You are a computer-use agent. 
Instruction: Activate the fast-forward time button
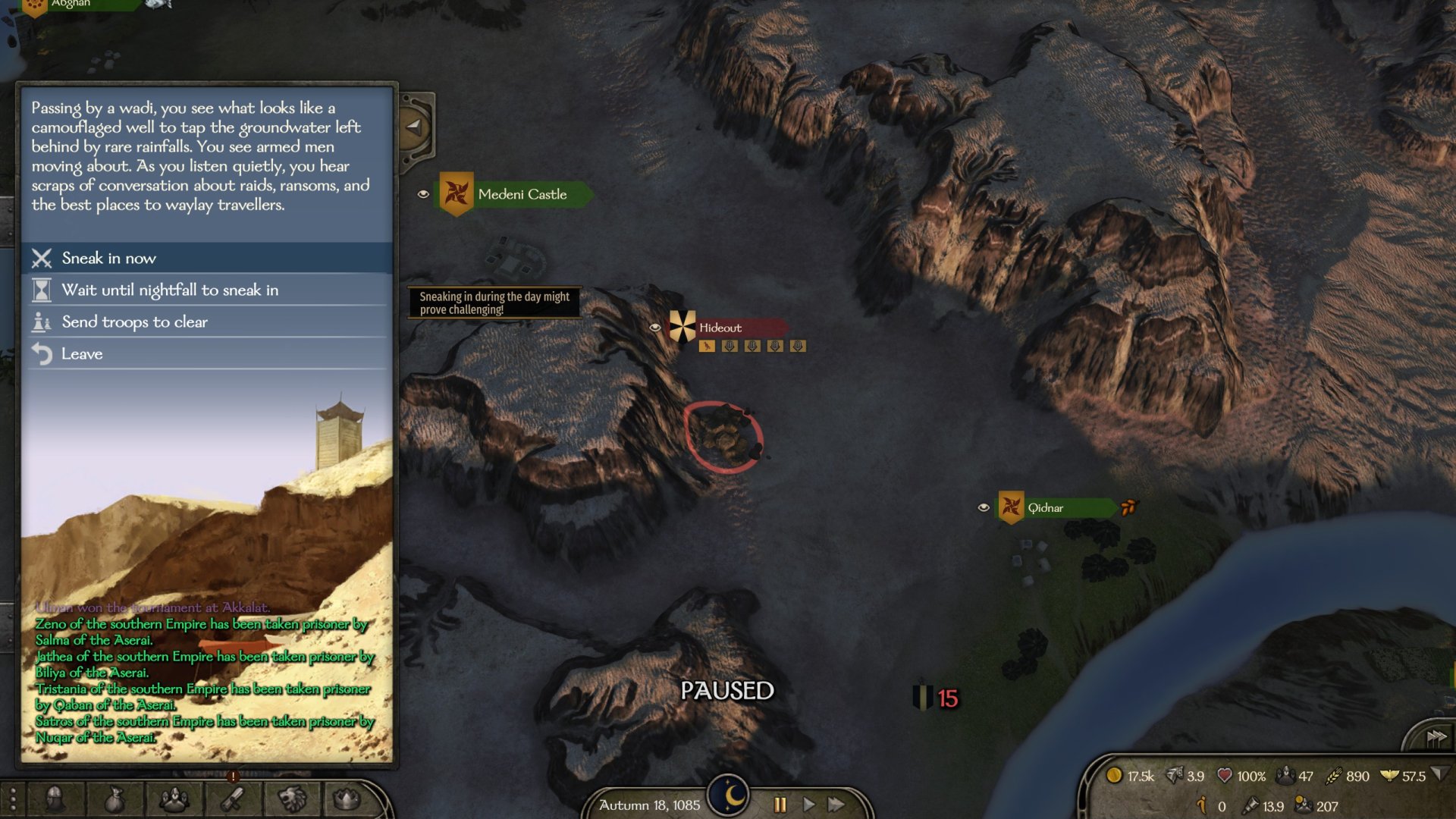[x=836, y=805]
